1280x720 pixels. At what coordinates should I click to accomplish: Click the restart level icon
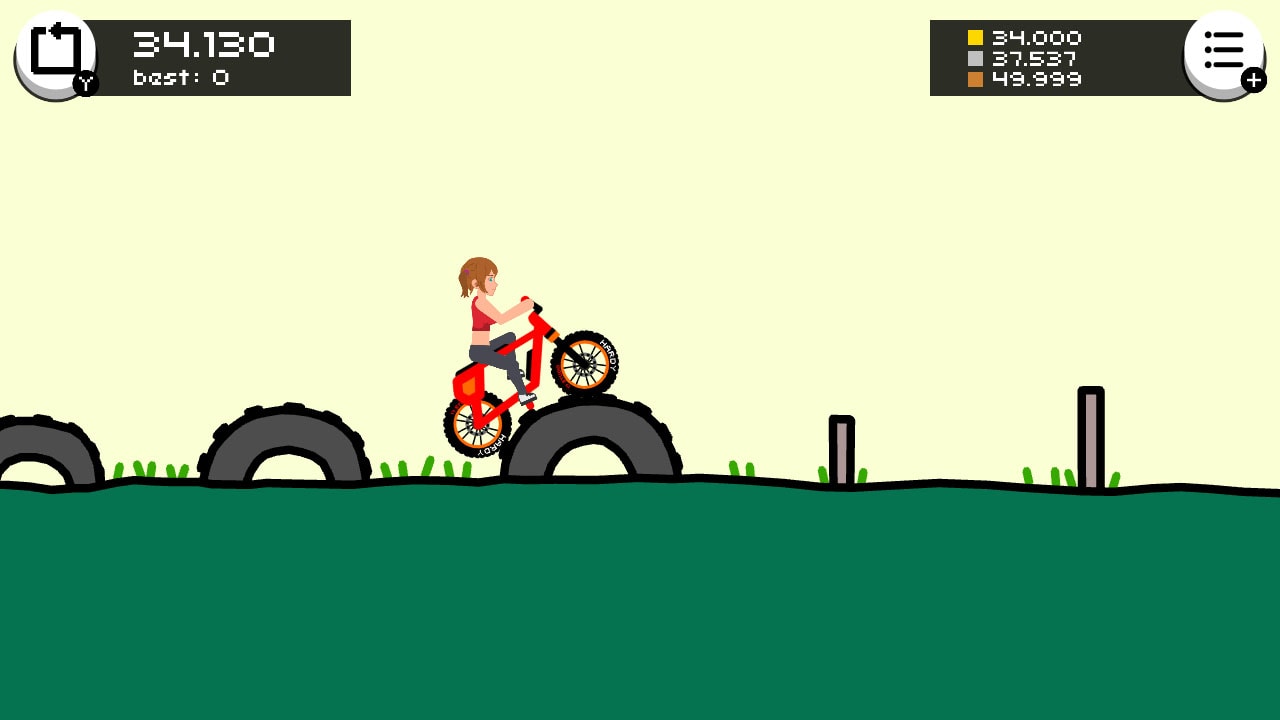tap(55, 48)
